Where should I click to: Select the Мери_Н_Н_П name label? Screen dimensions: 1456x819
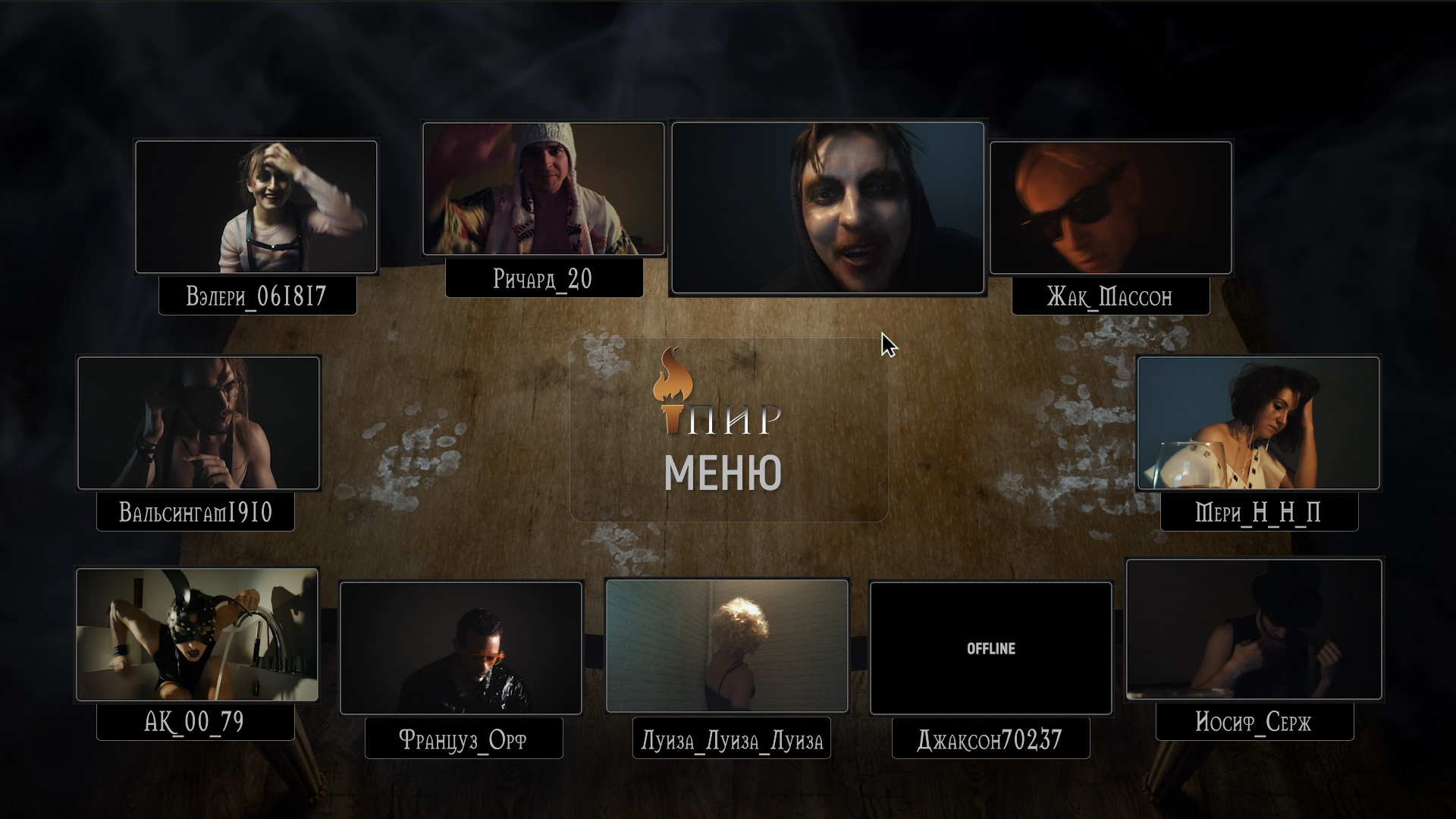[1259, 513]
